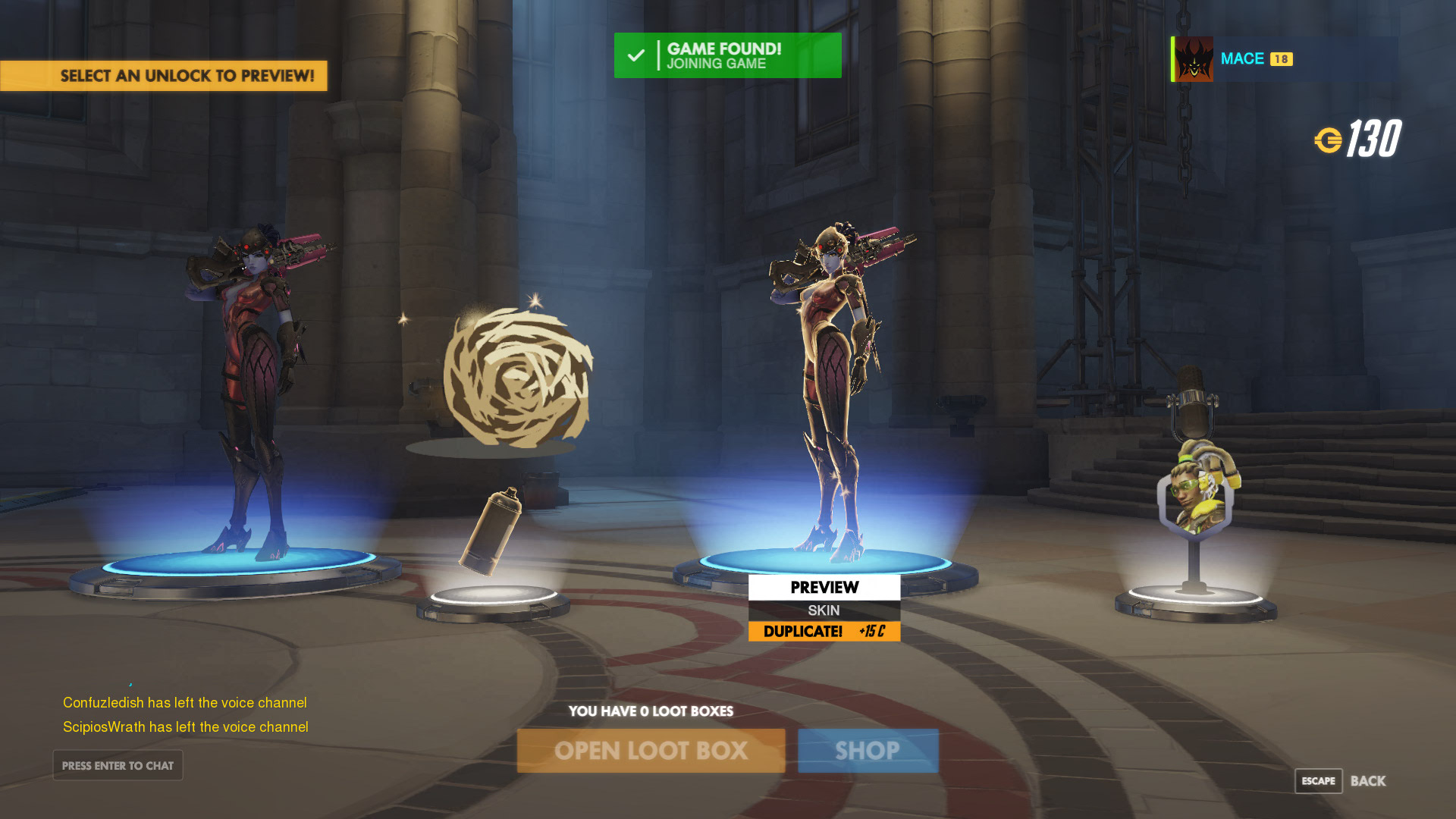The height and width of the screenshot is (819, 1456).
Task: Click the Open Loot Box button
Action: click(651, 751)
